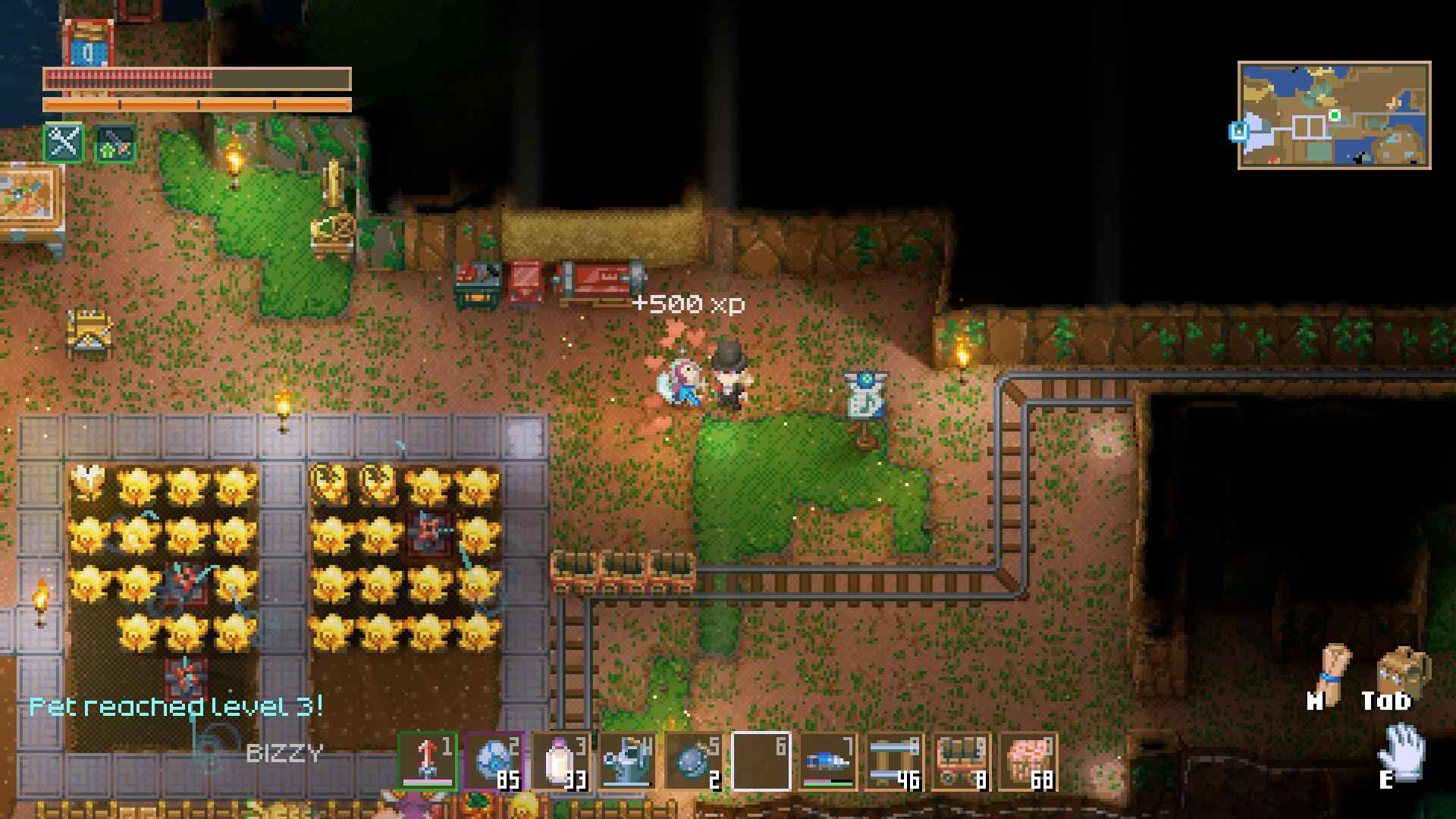Select the pink food stack of 68

[x=1028, y=761]
